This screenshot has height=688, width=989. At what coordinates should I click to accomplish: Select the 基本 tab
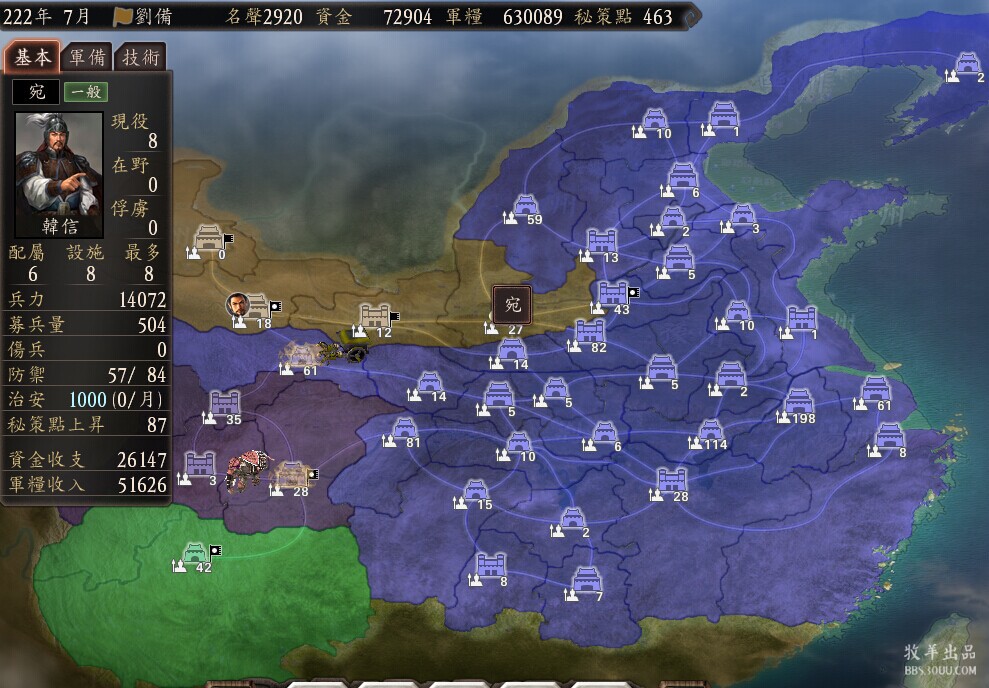coord(31,57)
